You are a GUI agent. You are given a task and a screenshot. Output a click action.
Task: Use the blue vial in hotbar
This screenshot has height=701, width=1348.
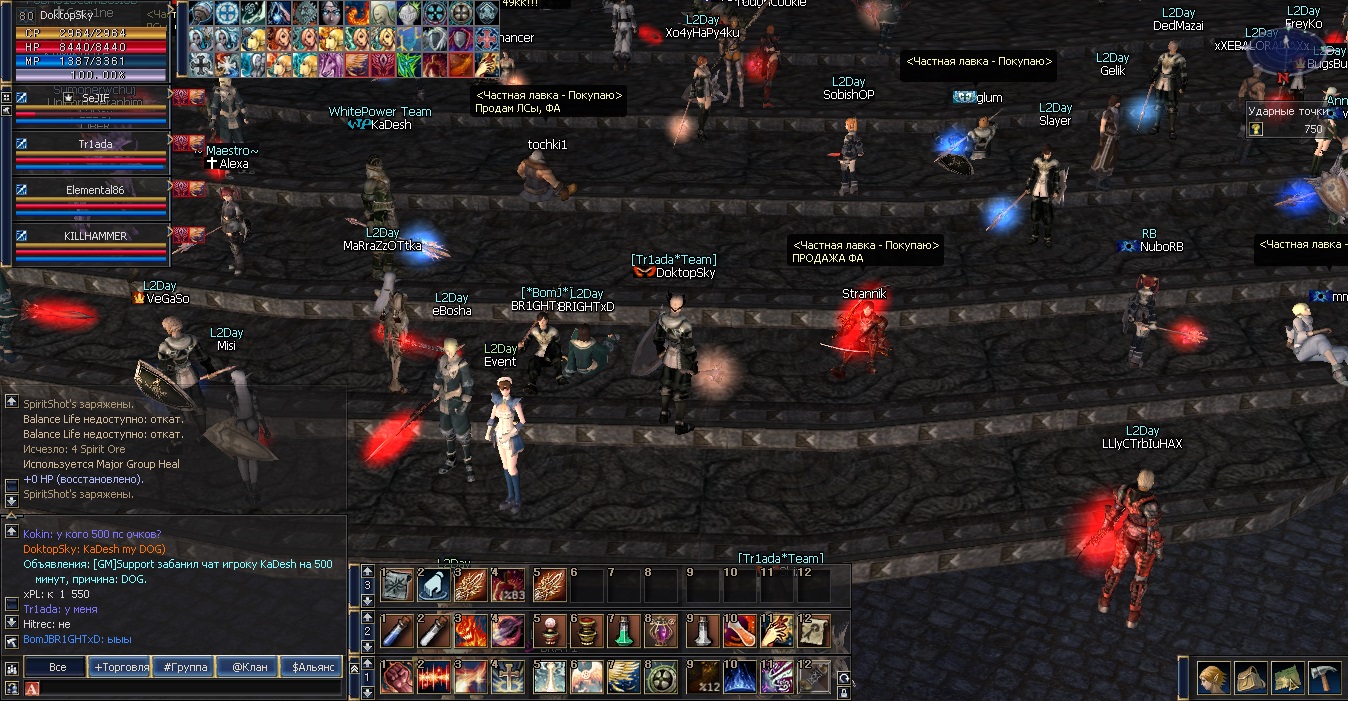[396, 631]
